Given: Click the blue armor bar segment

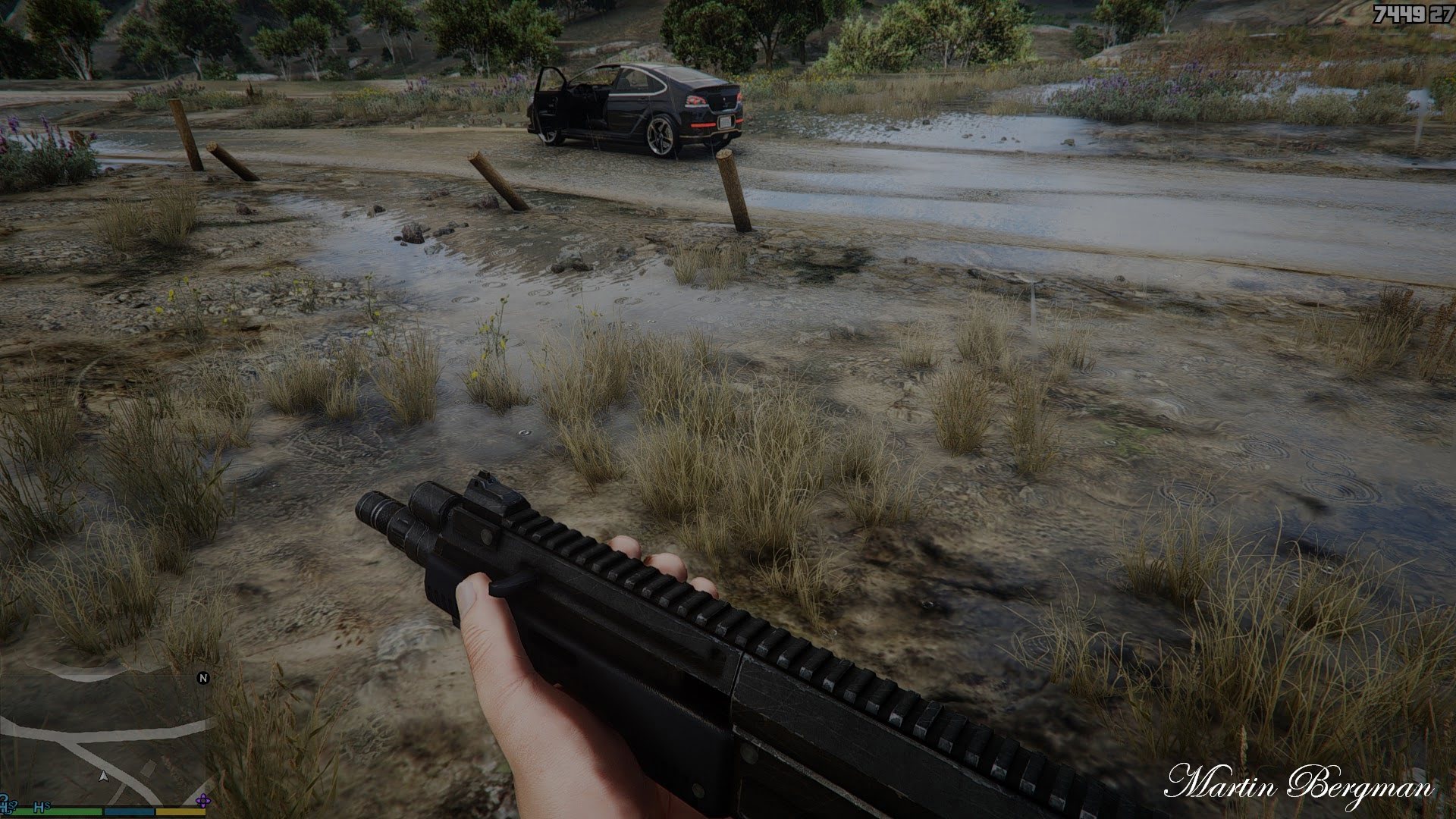Looking at the screenshot, I should pyautogui.click(x=129, y=812).
